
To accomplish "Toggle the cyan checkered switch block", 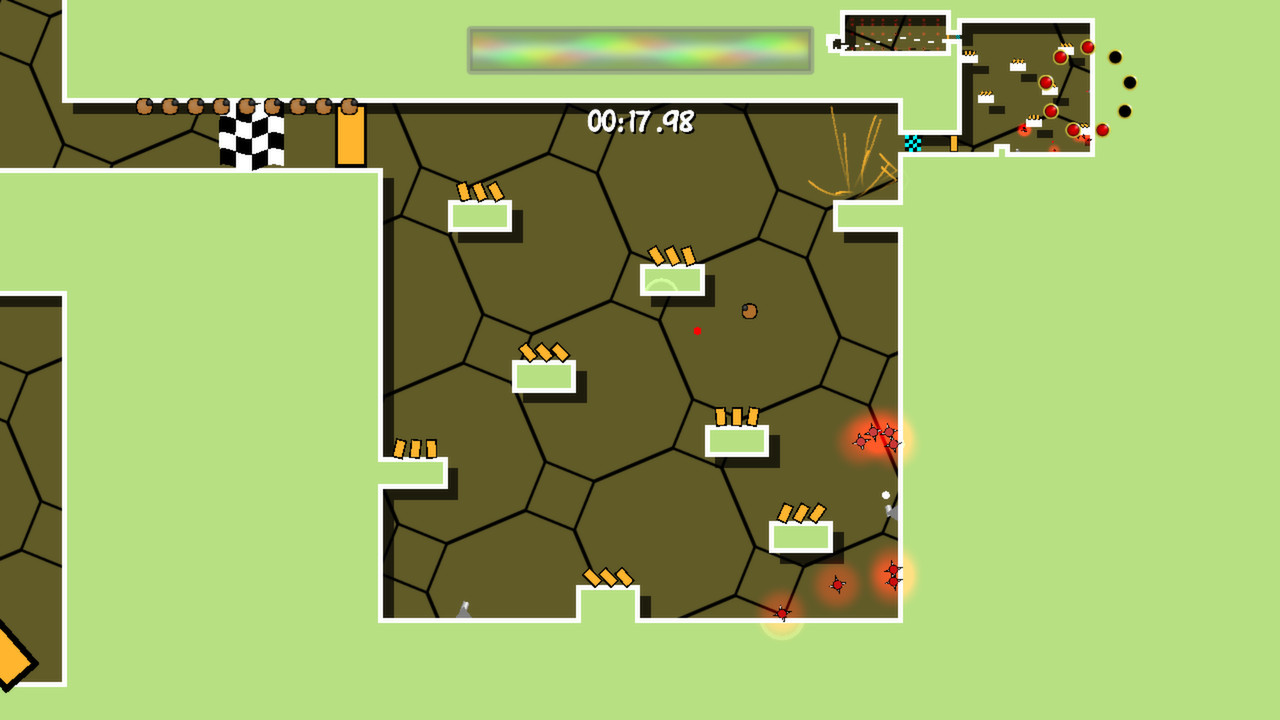I will [x=912, y=143].
